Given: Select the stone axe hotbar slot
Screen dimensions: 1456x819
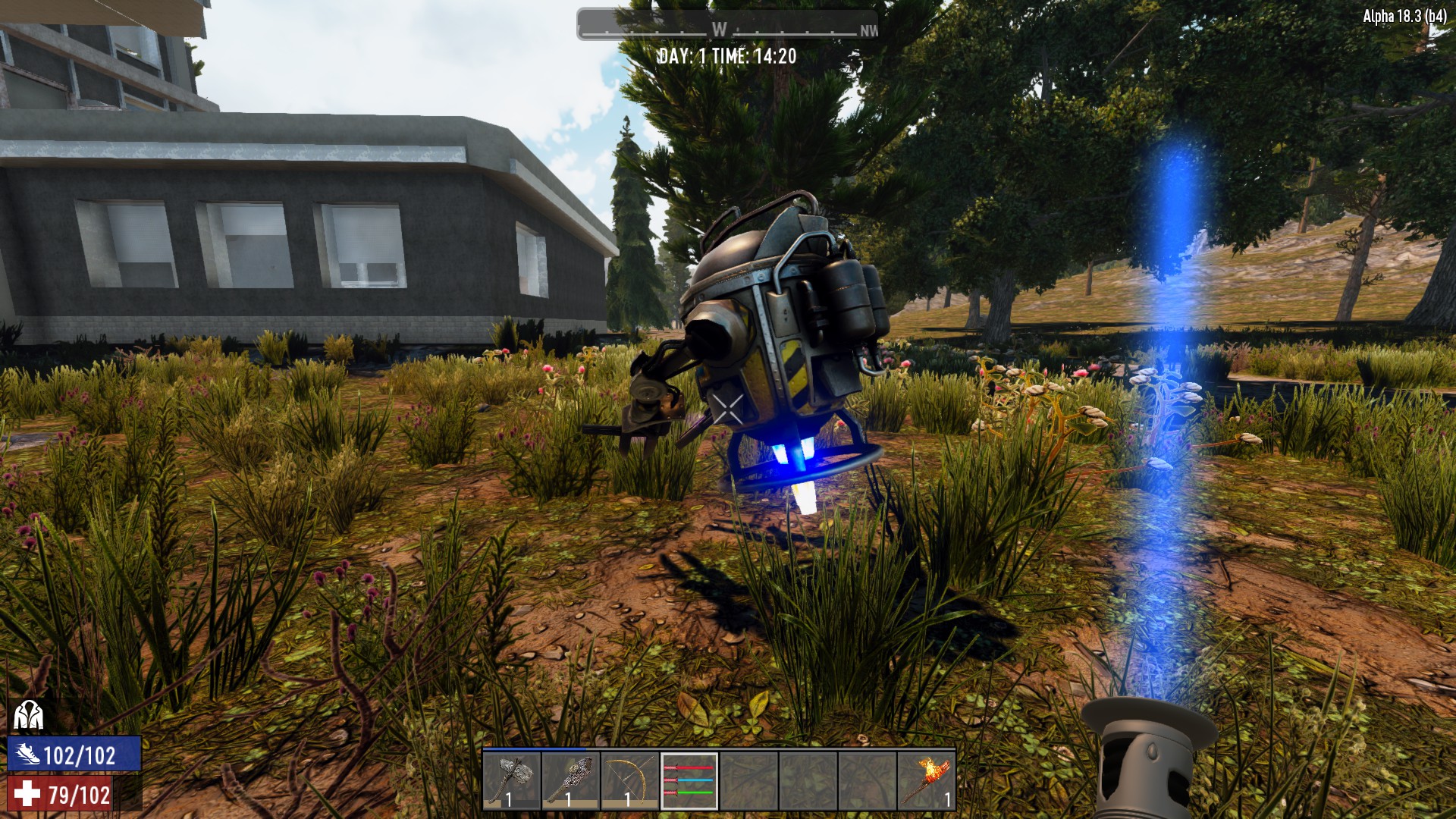Looking at the screenshot, I should 512,780.
